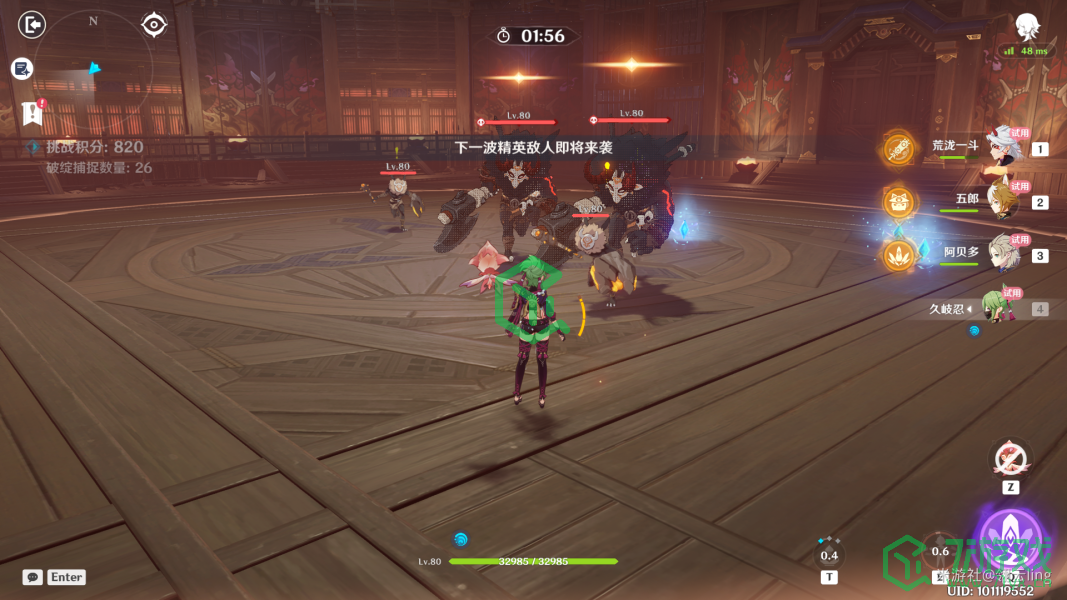
Task: Trigger 五郎's glowing burst icon
Action: (899, 202)
